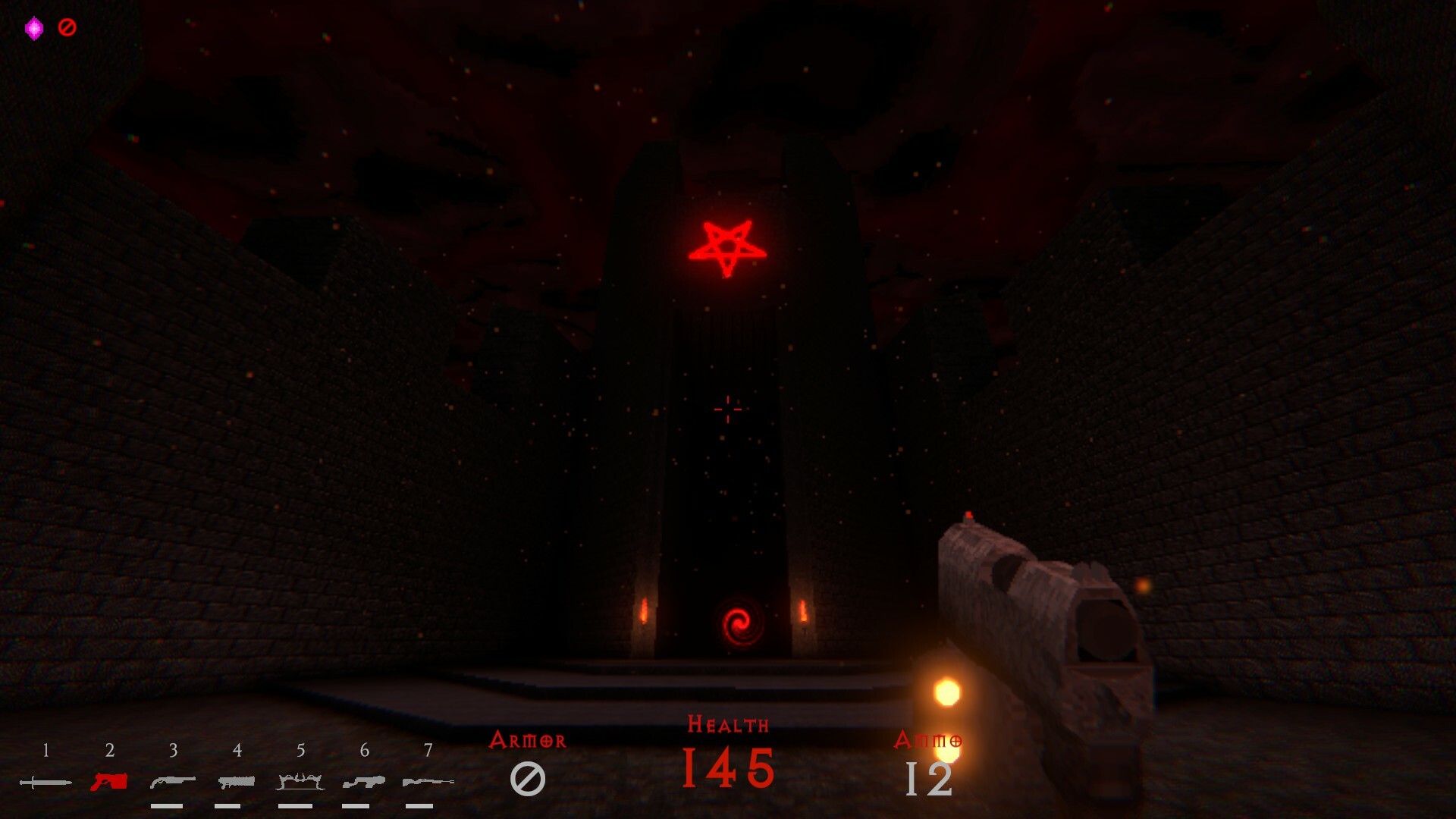Select the shotgun in weapon slot 3
Screen dimensions: 1456x819
click(x=173, y=781)
